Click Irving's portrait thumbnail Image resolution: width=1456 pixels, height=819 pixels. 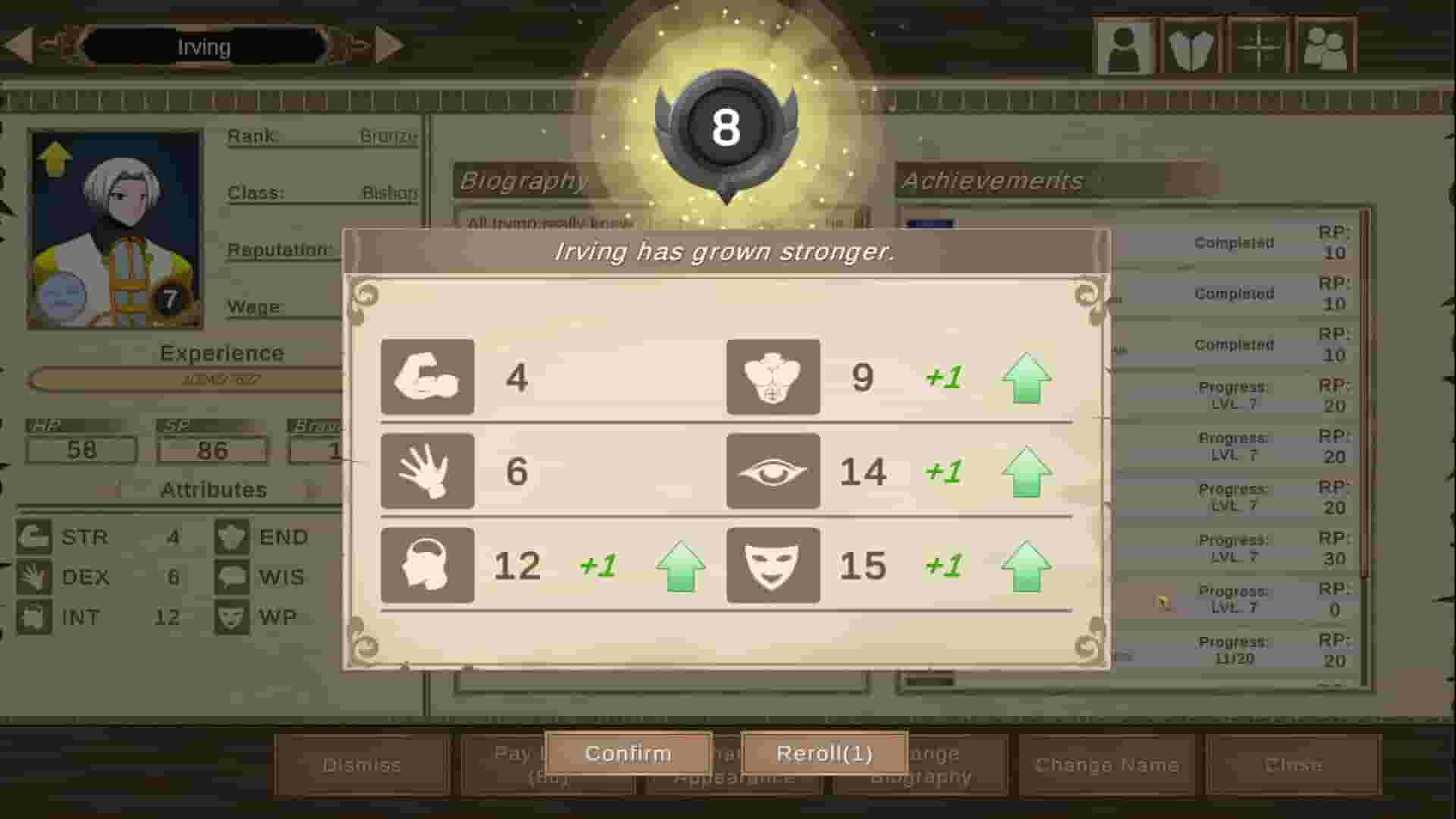click(x=115, y=227)
